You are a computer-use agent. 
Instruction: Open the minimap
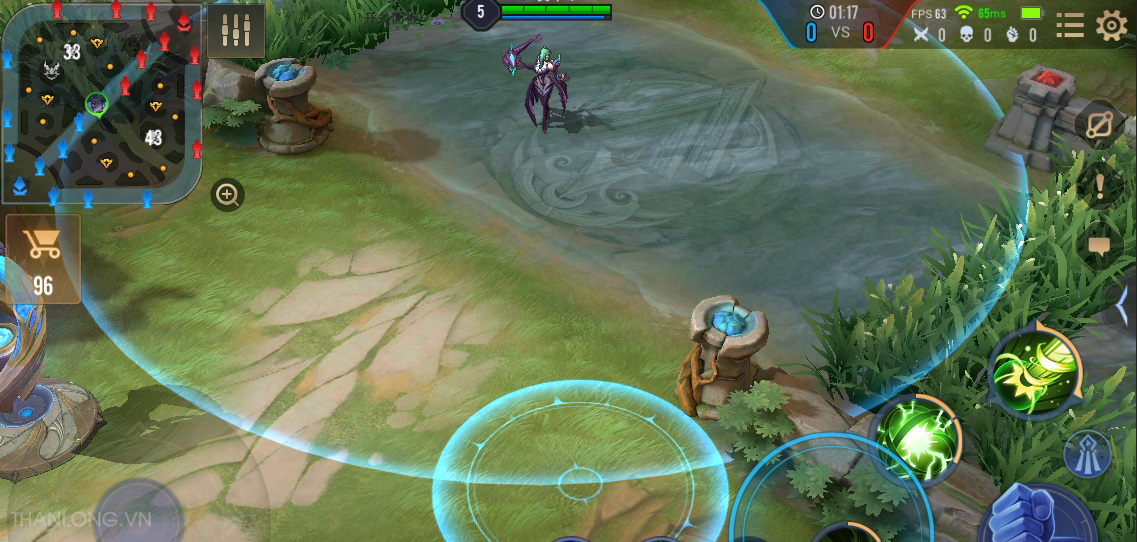(100, 102)
